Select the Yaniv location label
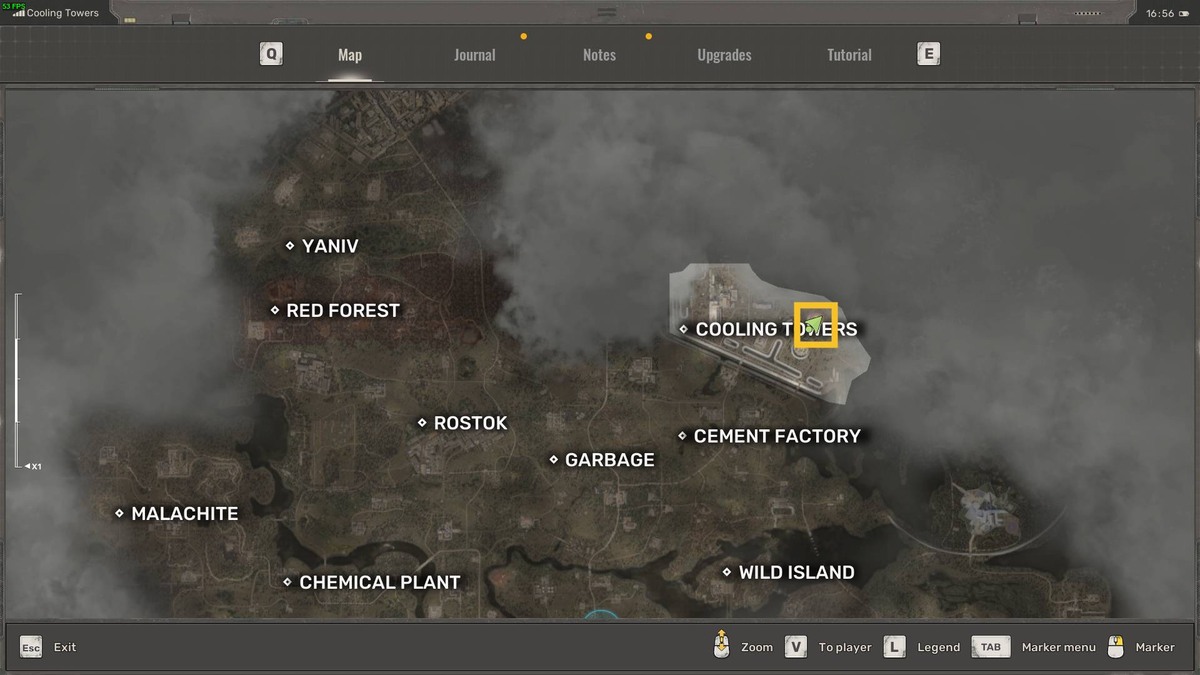1200x675 pixels. (x=329, y=246)
